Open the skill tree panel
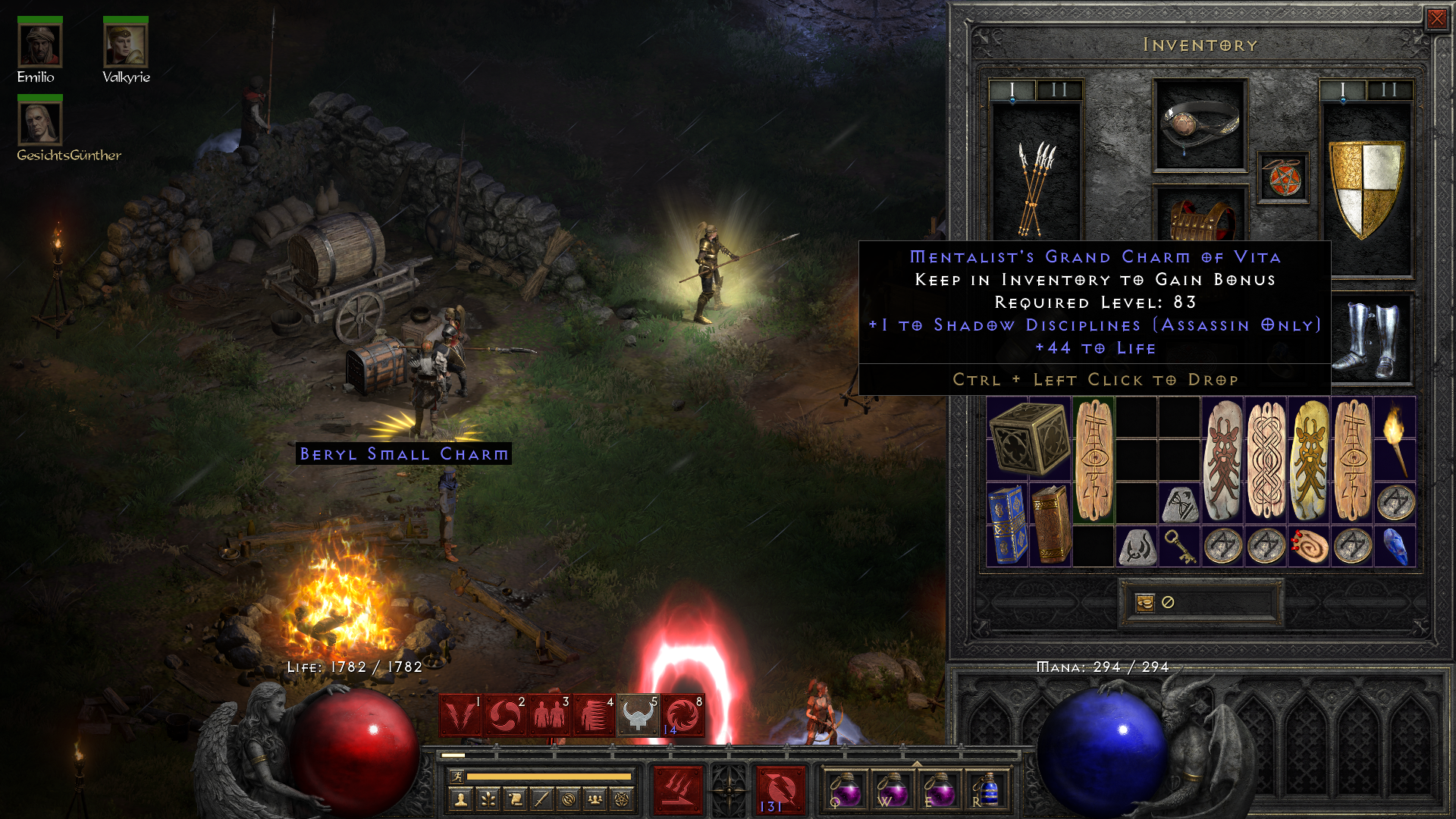The width and height of the screenshot is (1456, 819). point(487,799)
